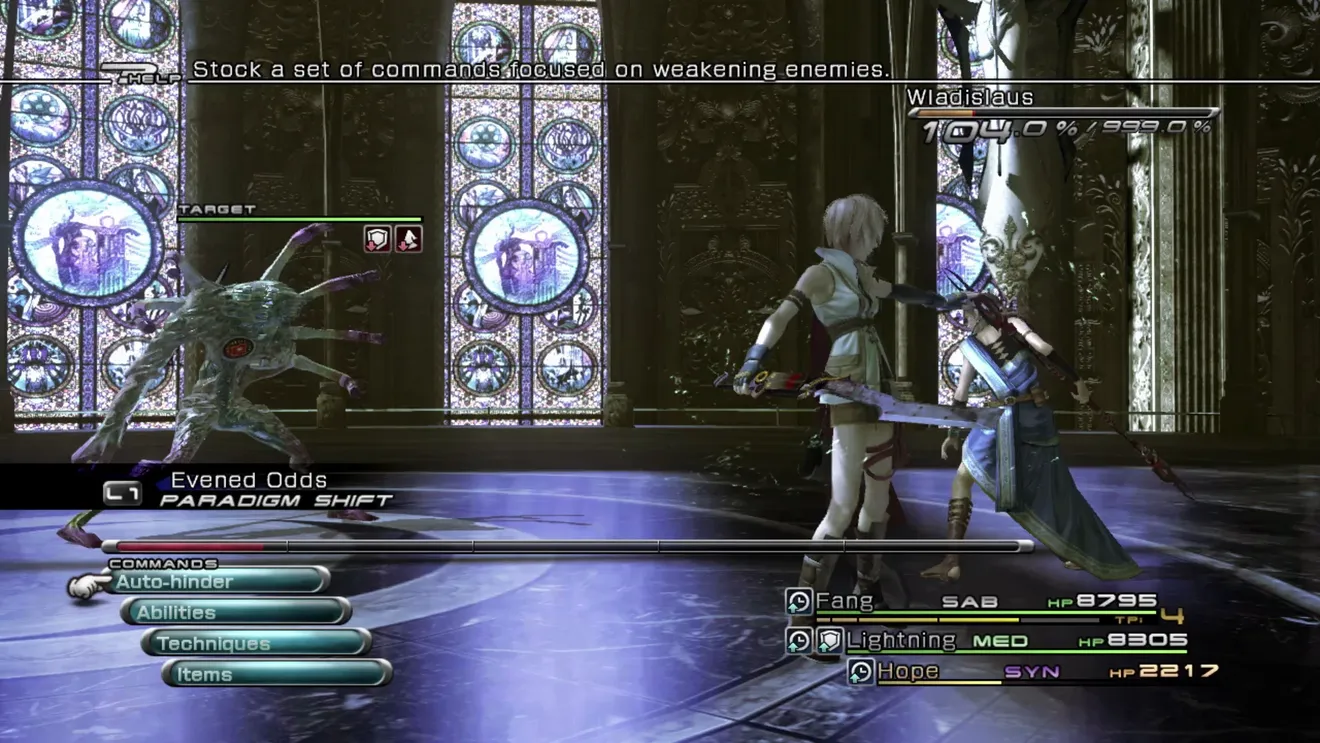Screen dimensions: 1320x743
Task: Click the enemy's shield debuff status icon
Action: [x=377, y=238]
